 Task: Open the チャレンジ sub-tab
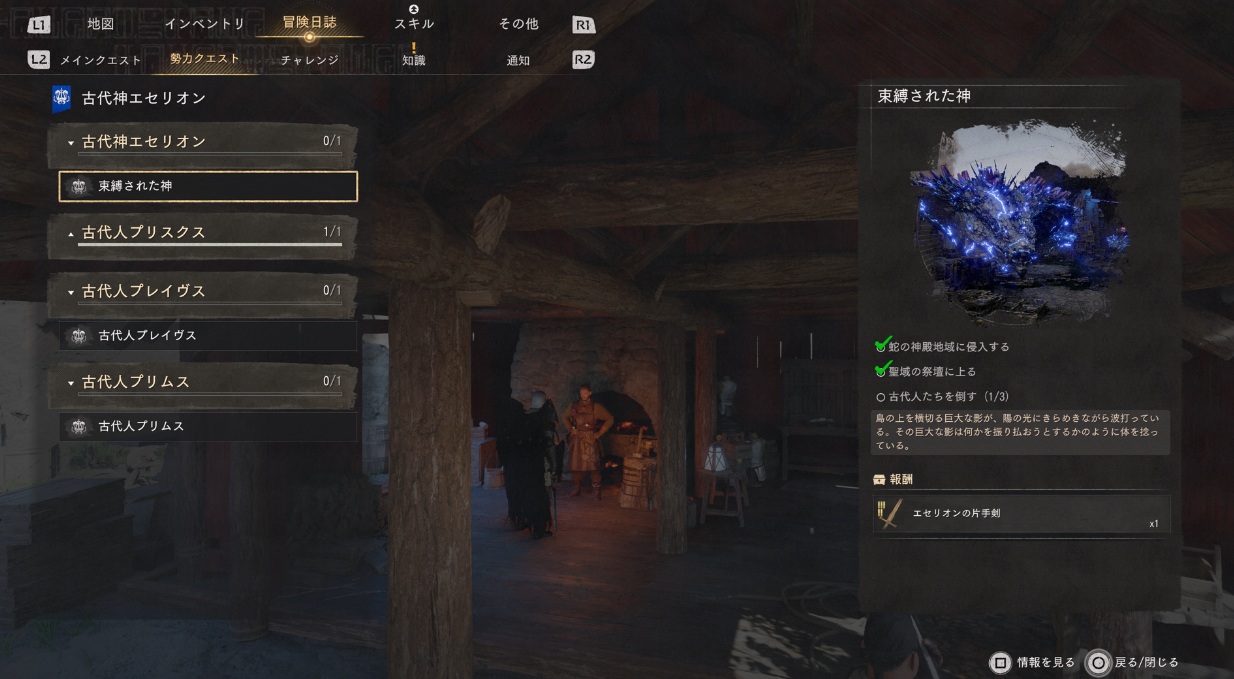coord(309,60)
